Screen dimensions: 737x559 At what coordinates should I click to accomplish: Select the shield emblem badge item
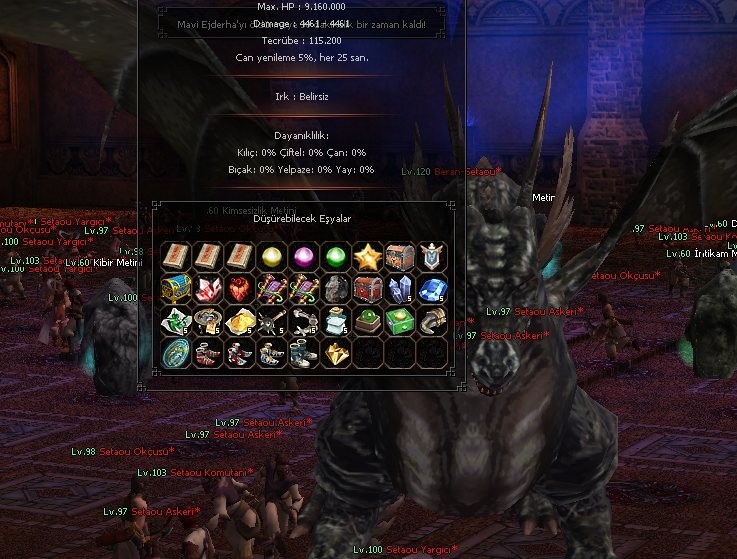point(431,256)
